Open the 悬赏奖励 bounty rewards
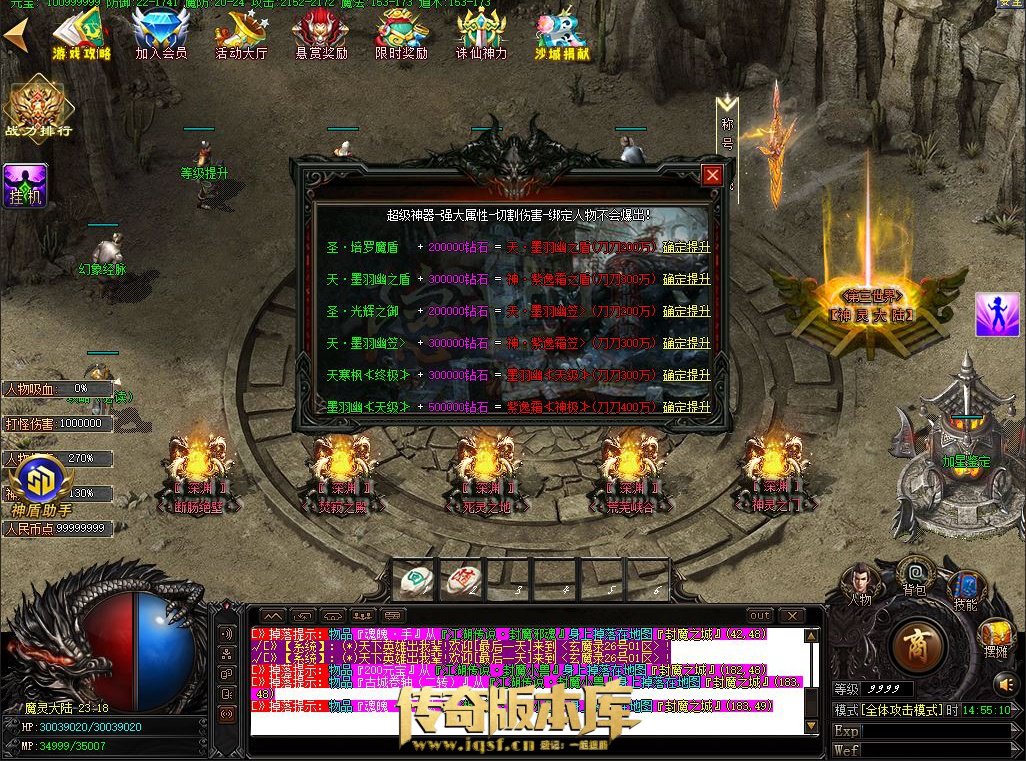The height and width of the screenshot is (761, 1026). [321, 35]
